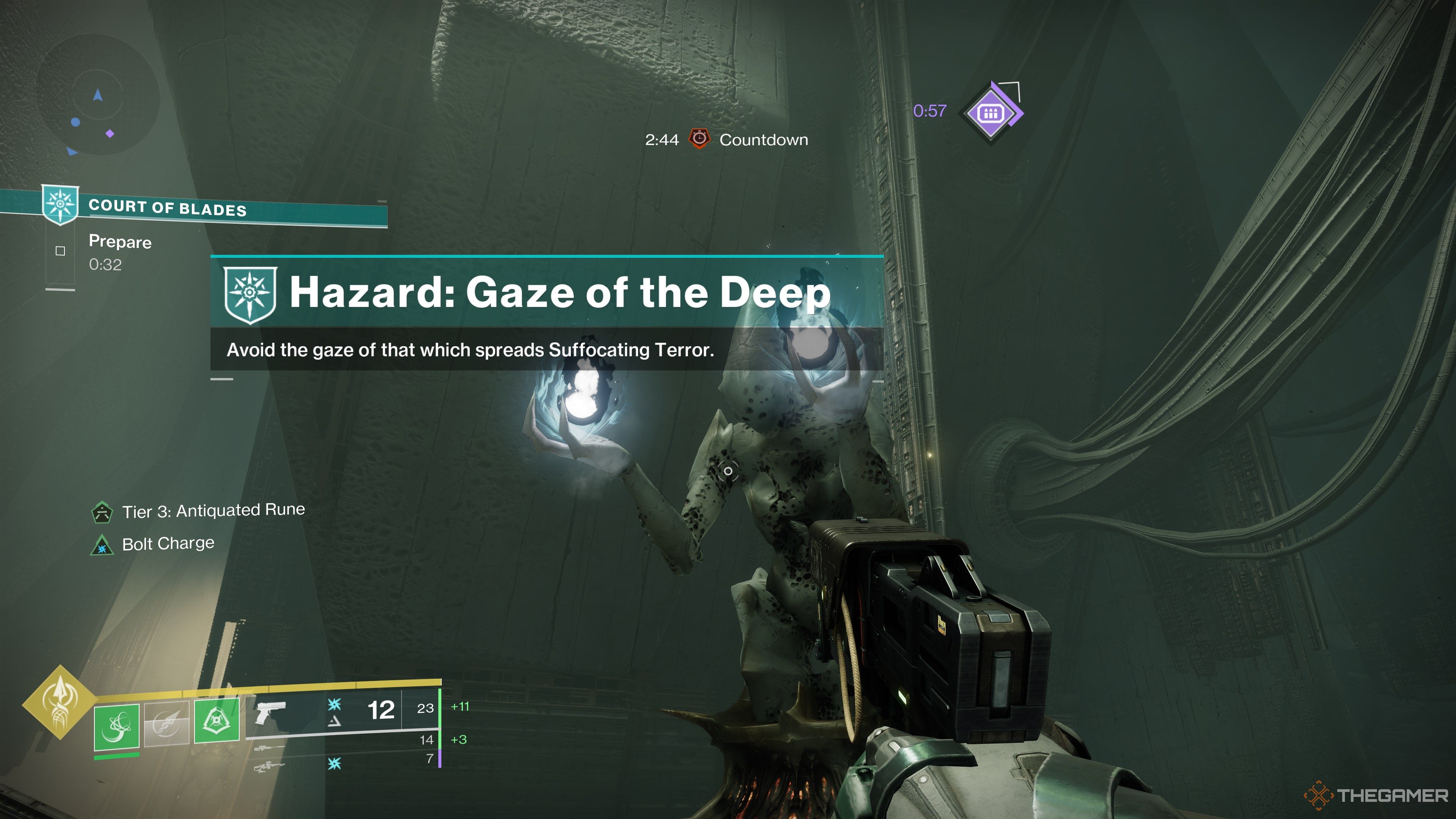Viewport: 1456px width, 819px height.
Task: Activate the golden diamond Super ability
Action: (x=60, y=702)
